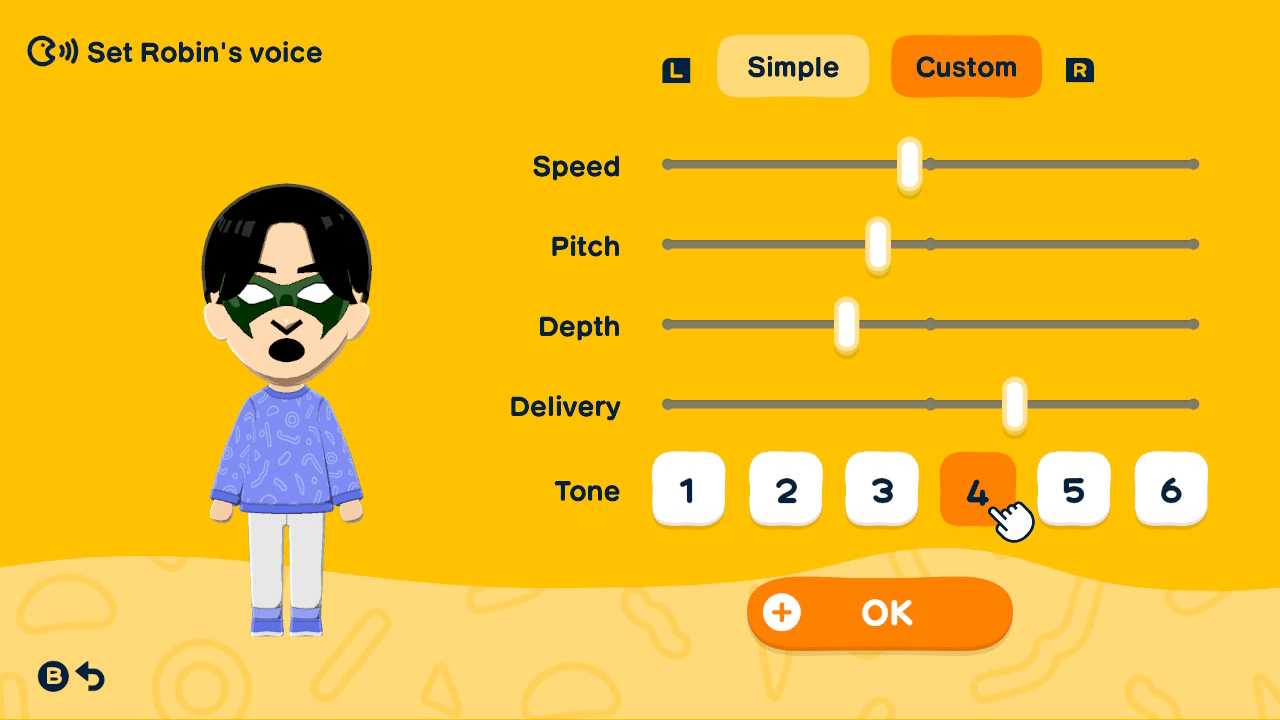Viewport: 1280px width, 720px height.
Task: Select Tone 4 as the active tone
Action: click(x=977, y=489)
